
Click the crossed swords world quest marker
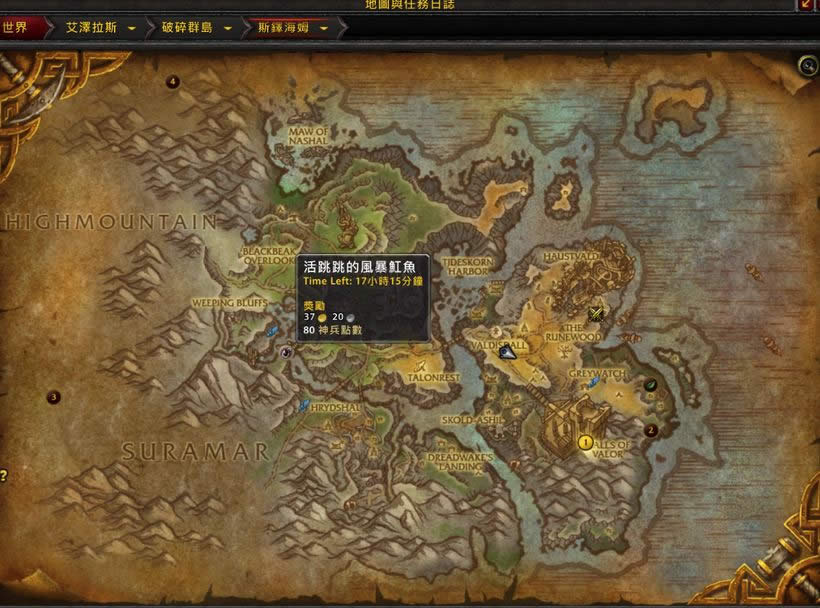click(x=598, y=313)
